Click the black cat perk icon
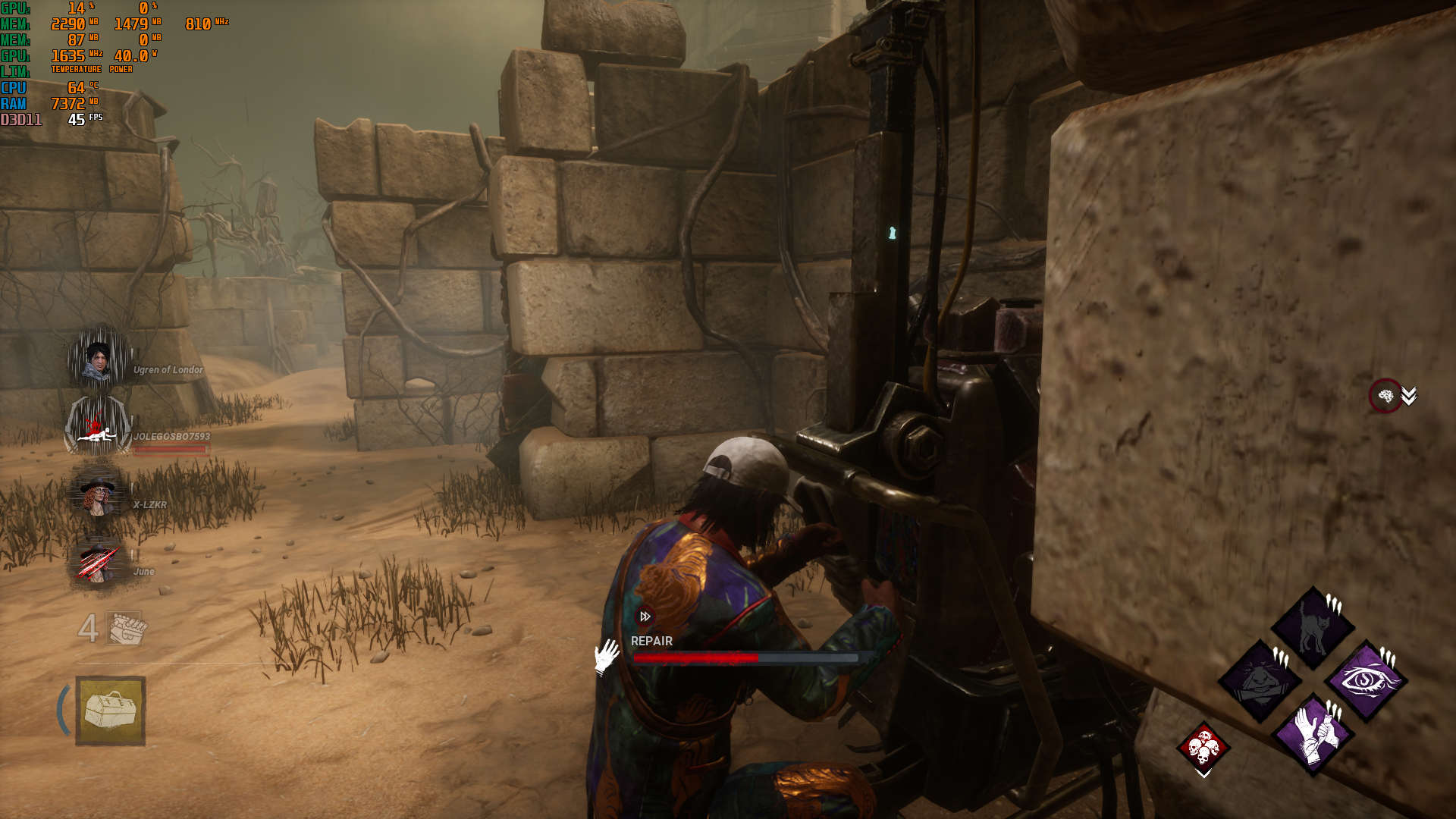This screenshot has width=1456, height=819. pos(1313,627)
